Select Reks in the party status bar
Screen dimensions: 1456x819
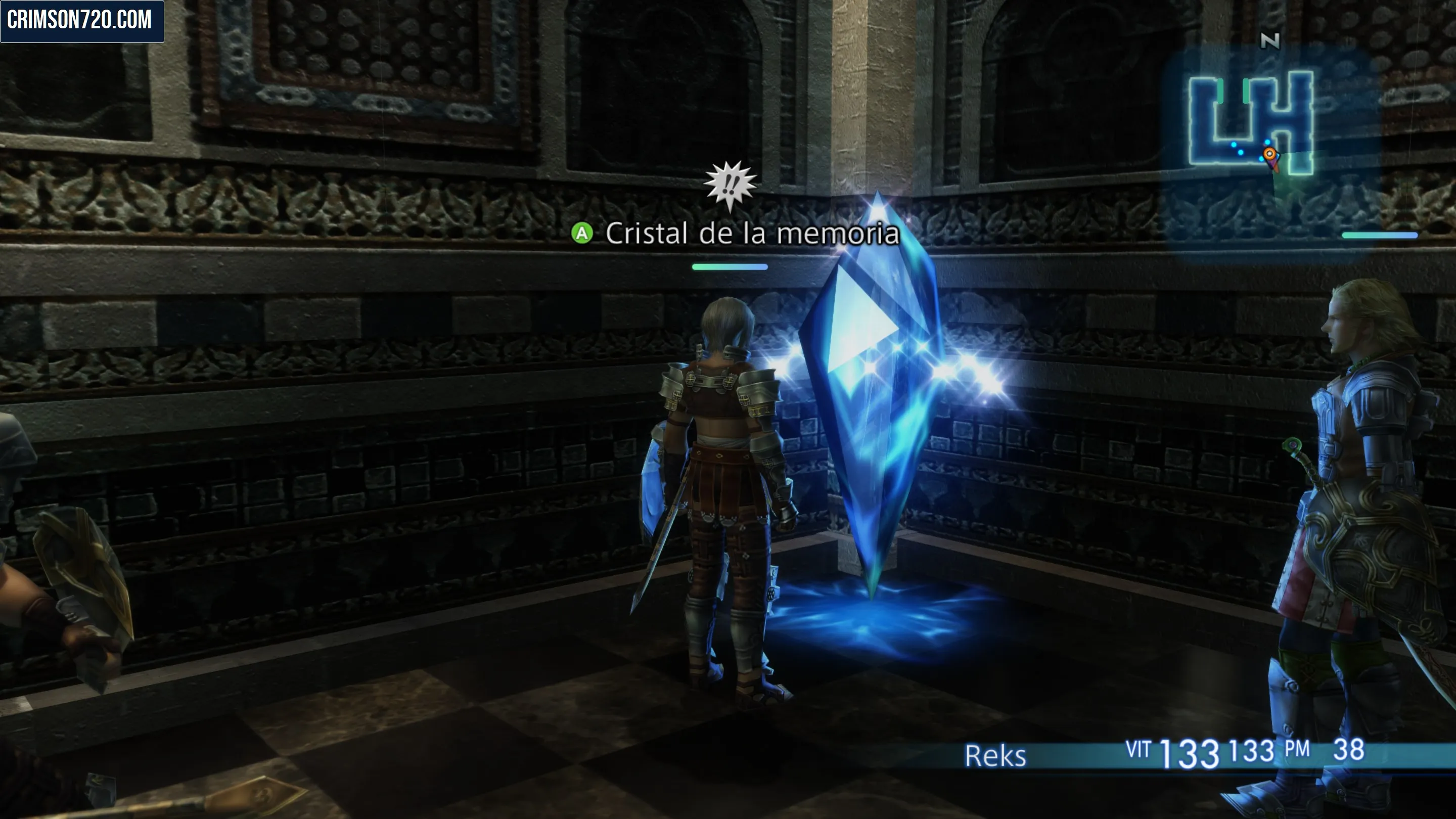995,756
